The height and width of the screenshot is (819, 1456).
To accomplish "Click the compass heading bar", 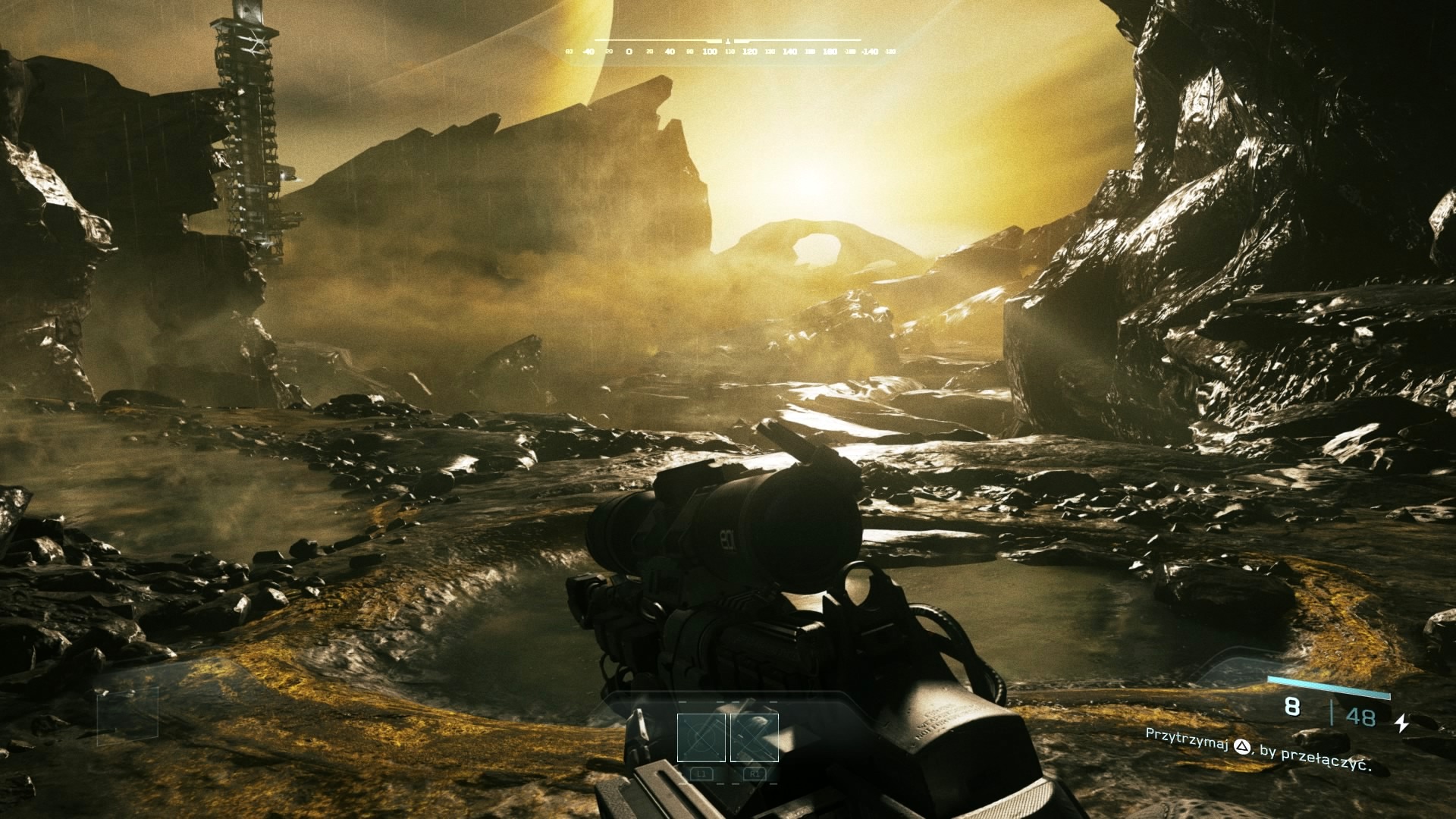I will point(728,47).
